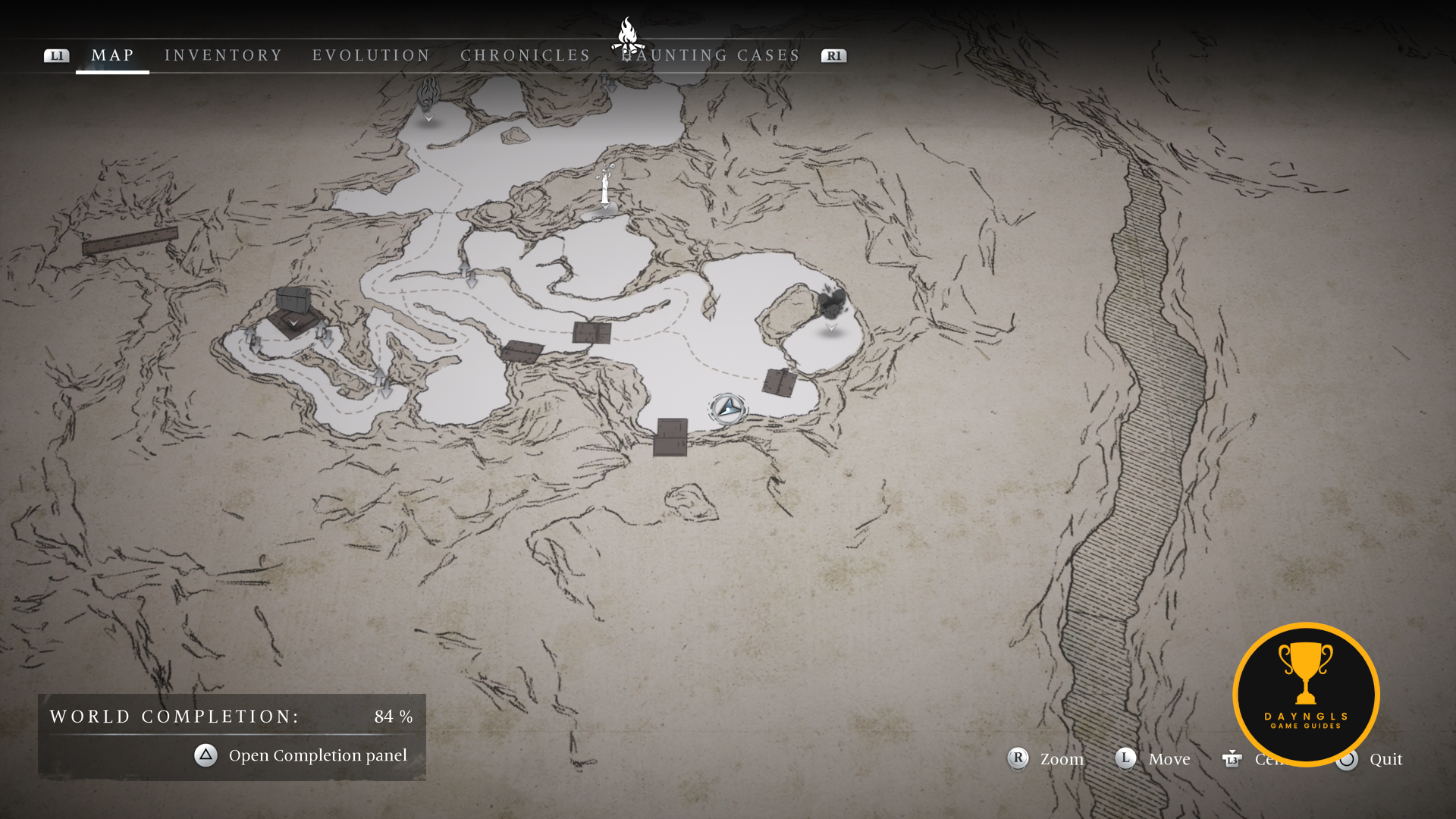Select the dark smoke nest marker
This screenshot has height=819, width=1456.
pyautogui.click(x=831, y=303)
